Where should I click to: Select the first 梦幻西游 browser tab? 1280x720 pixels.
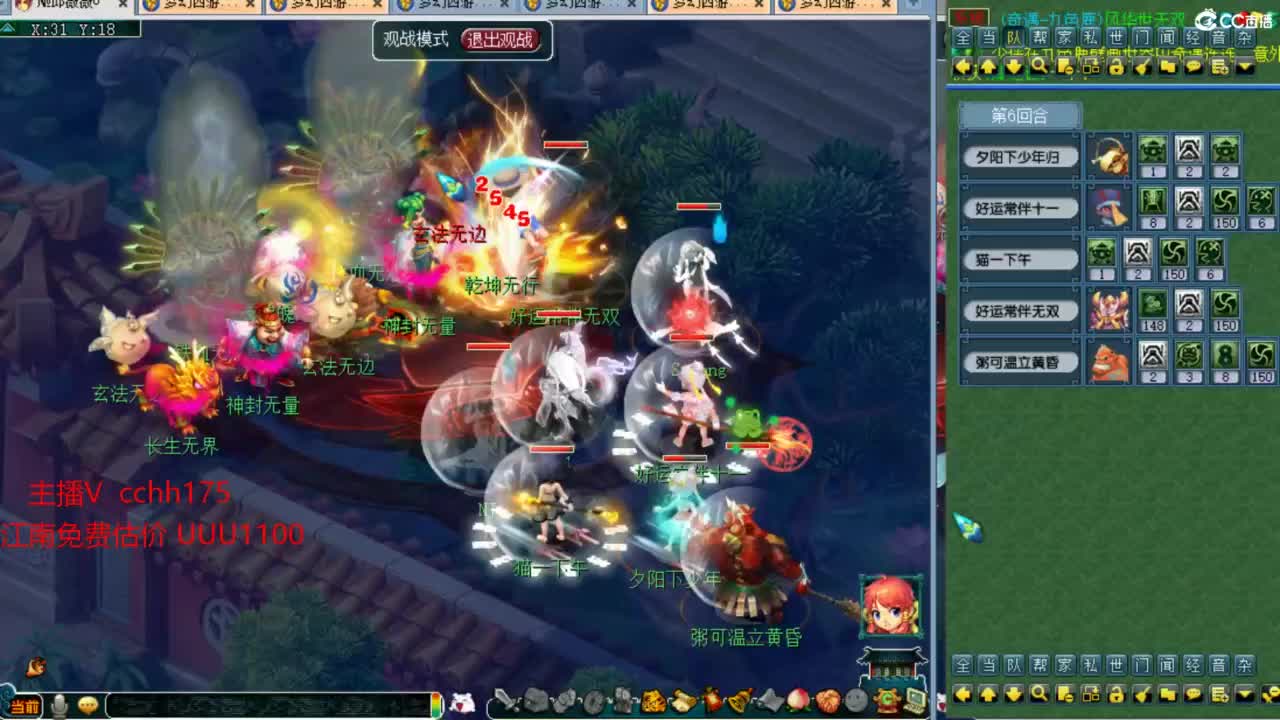point(190,6)
